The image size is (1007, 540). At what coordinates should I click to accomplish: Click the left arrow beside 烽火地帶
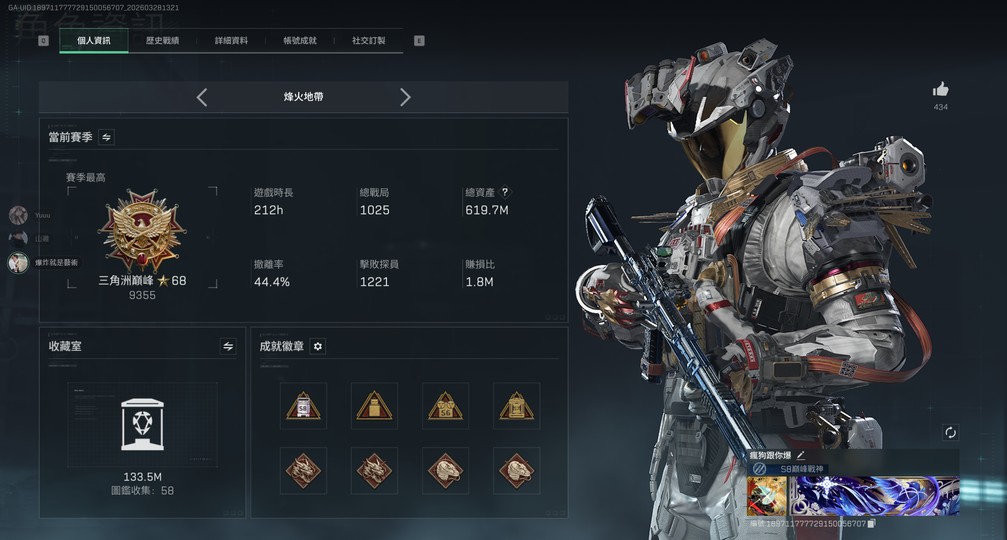(x=202, y=97)
